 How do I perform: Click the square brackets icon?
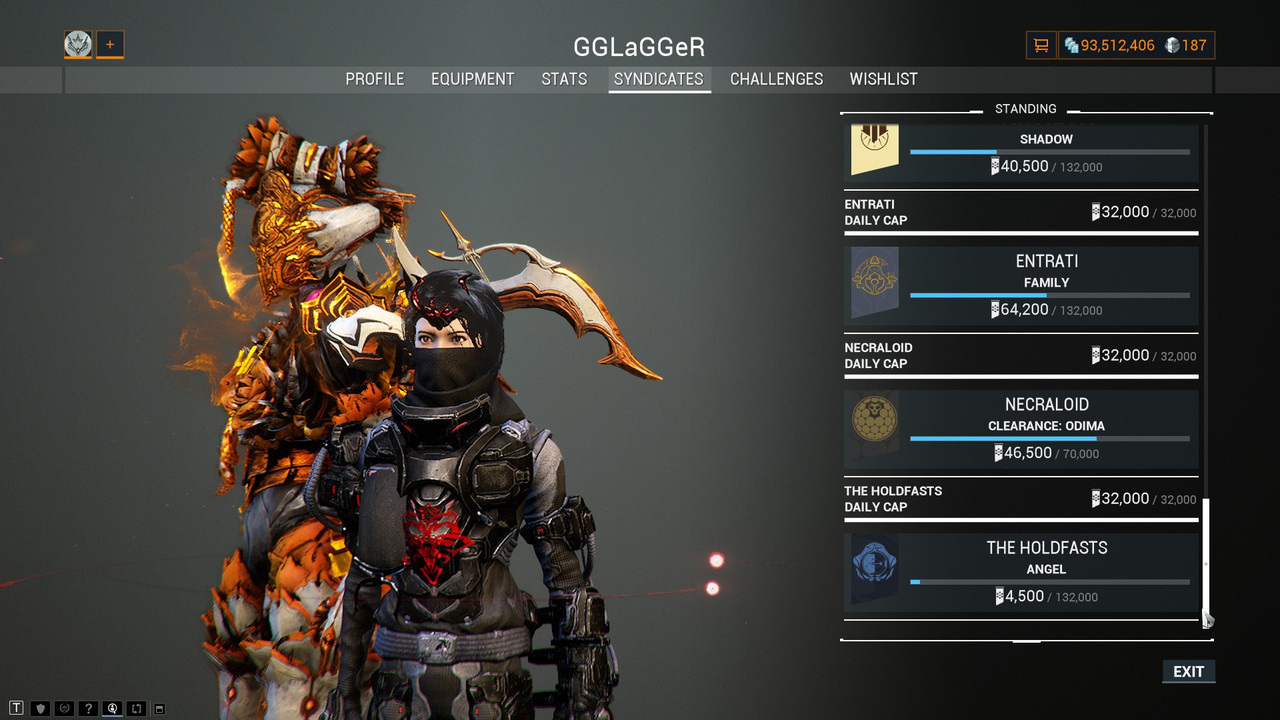(x=136, y=709)
